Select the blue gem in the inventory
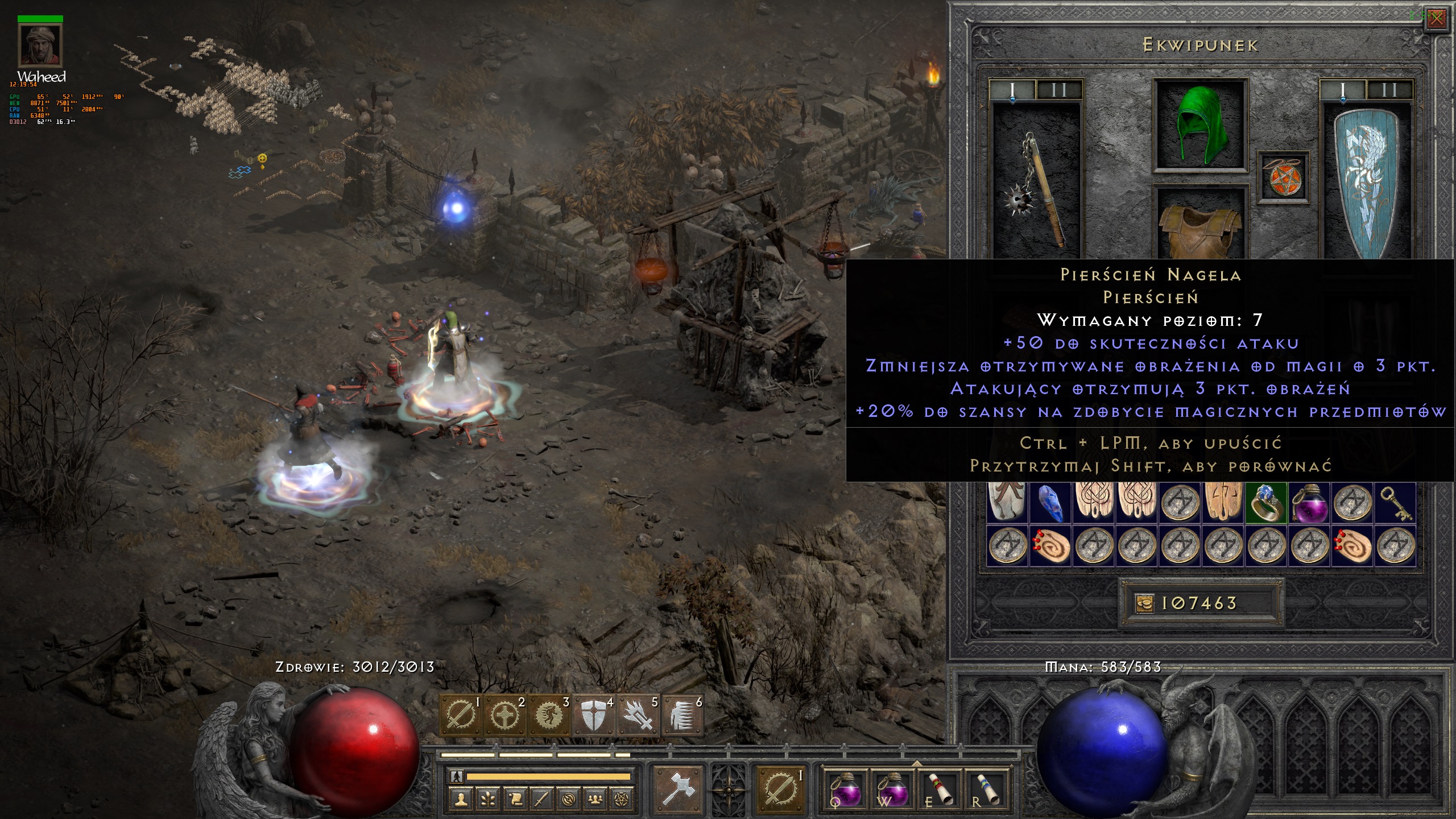Viewport: 1456px width, 819px height. [x=1050, y=503]
